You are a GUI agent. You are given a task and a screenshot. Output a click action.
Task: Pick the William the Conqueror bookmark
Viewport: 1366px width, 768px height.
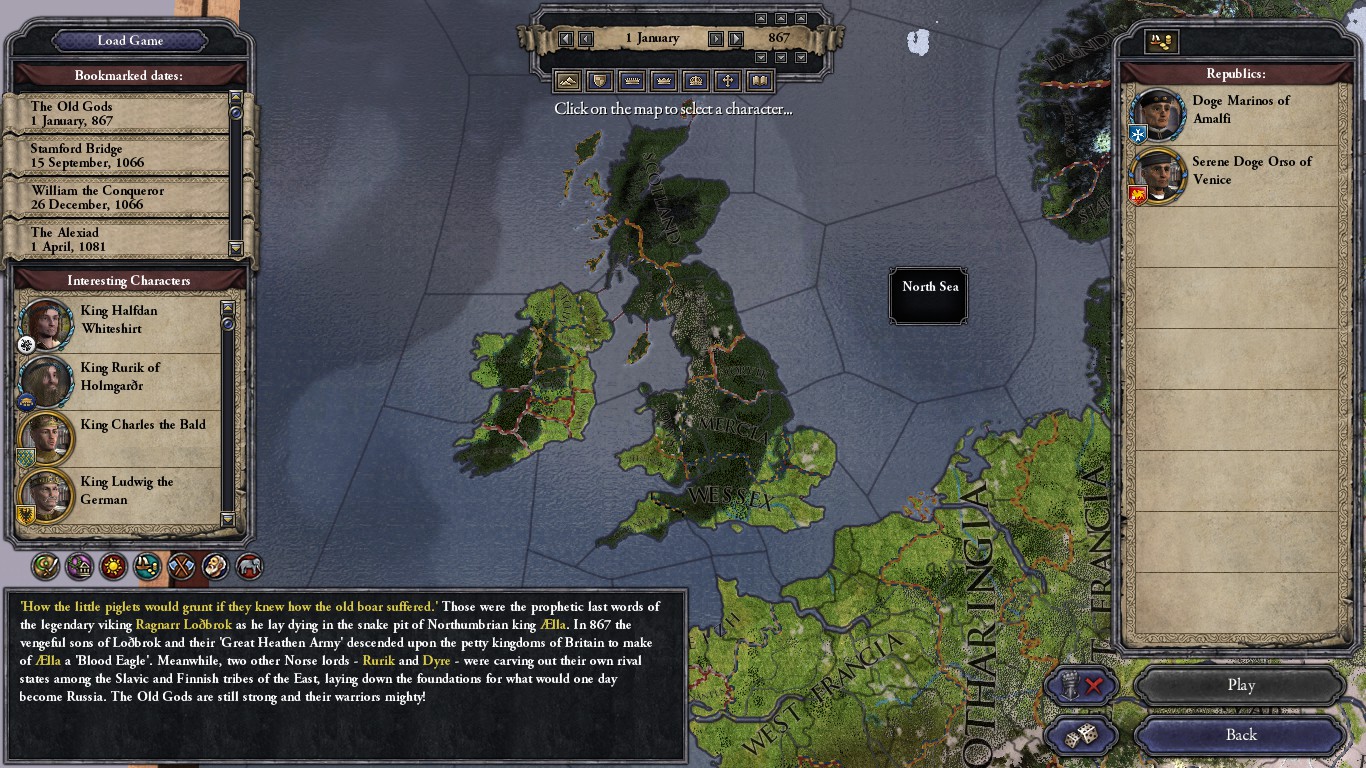coord(120,198)
